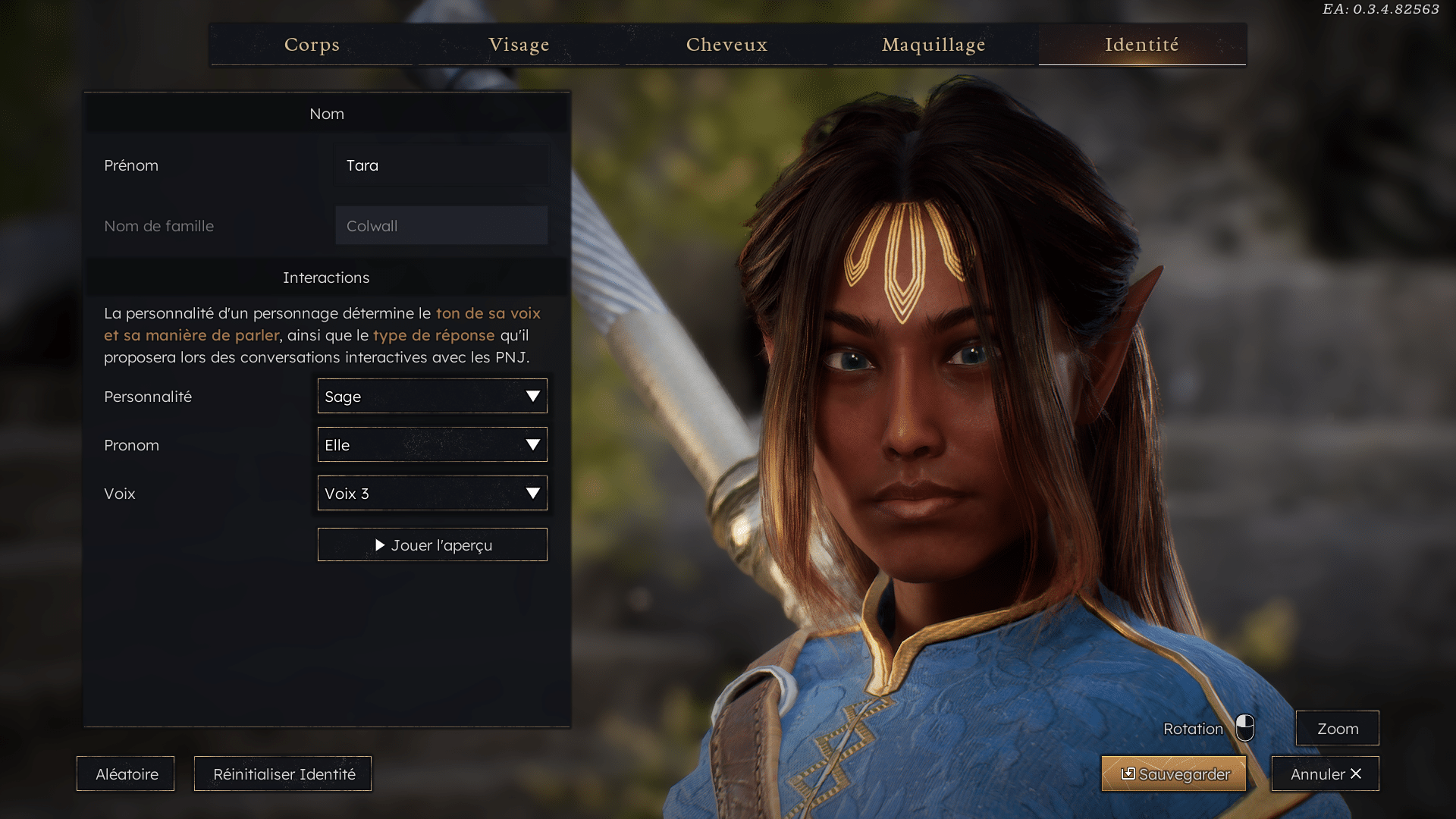The width and height of the screenshot is (1456, 819).
Task: Click Réinitialiser Identité to reset
Action: click(283, 774)
